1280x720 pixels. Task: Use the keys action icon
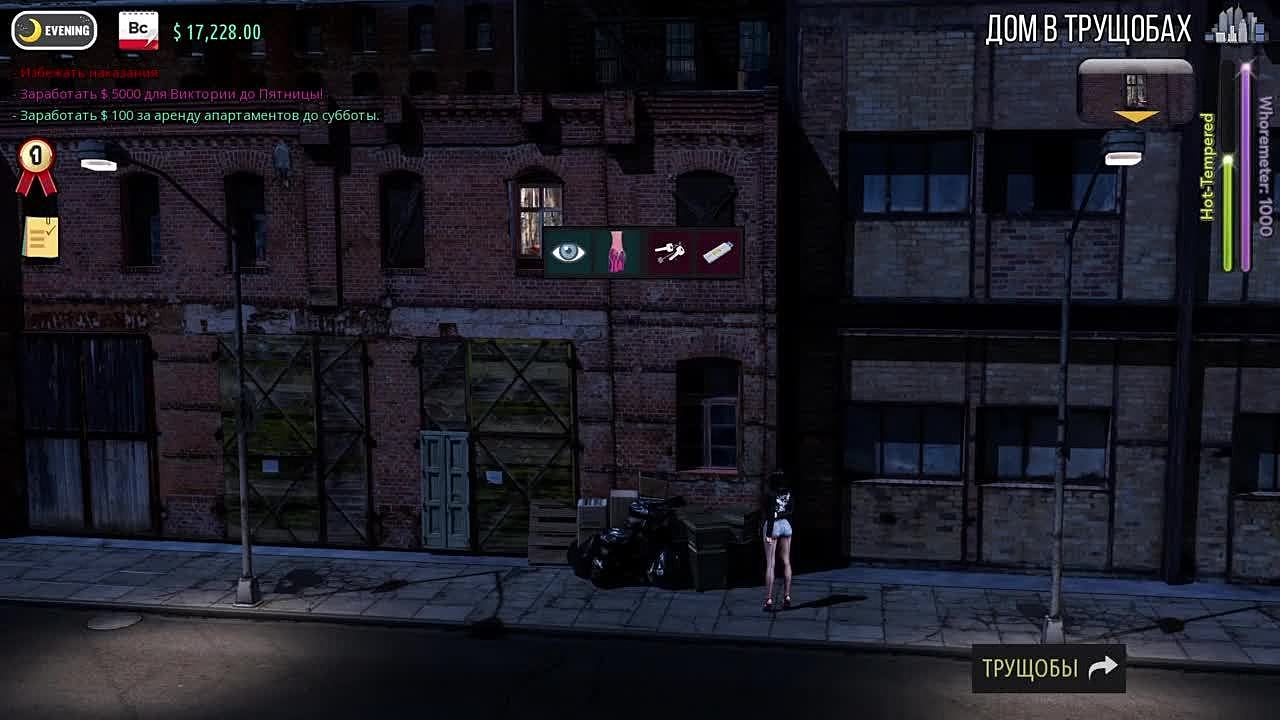click(669, 253)
